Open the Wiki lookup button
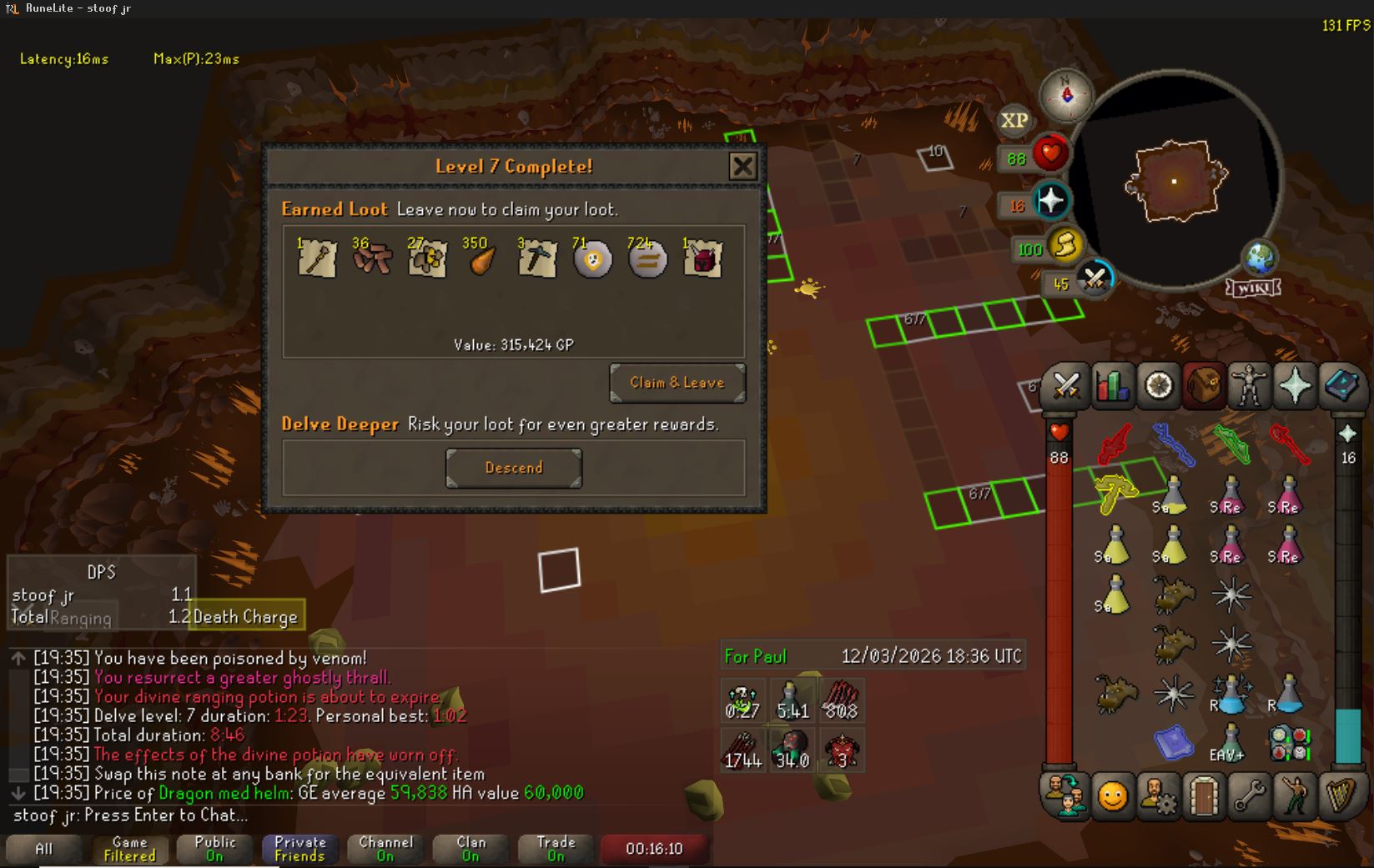Image resolution: width=1374 pixels, height=868 pixels. (1253, 288)
